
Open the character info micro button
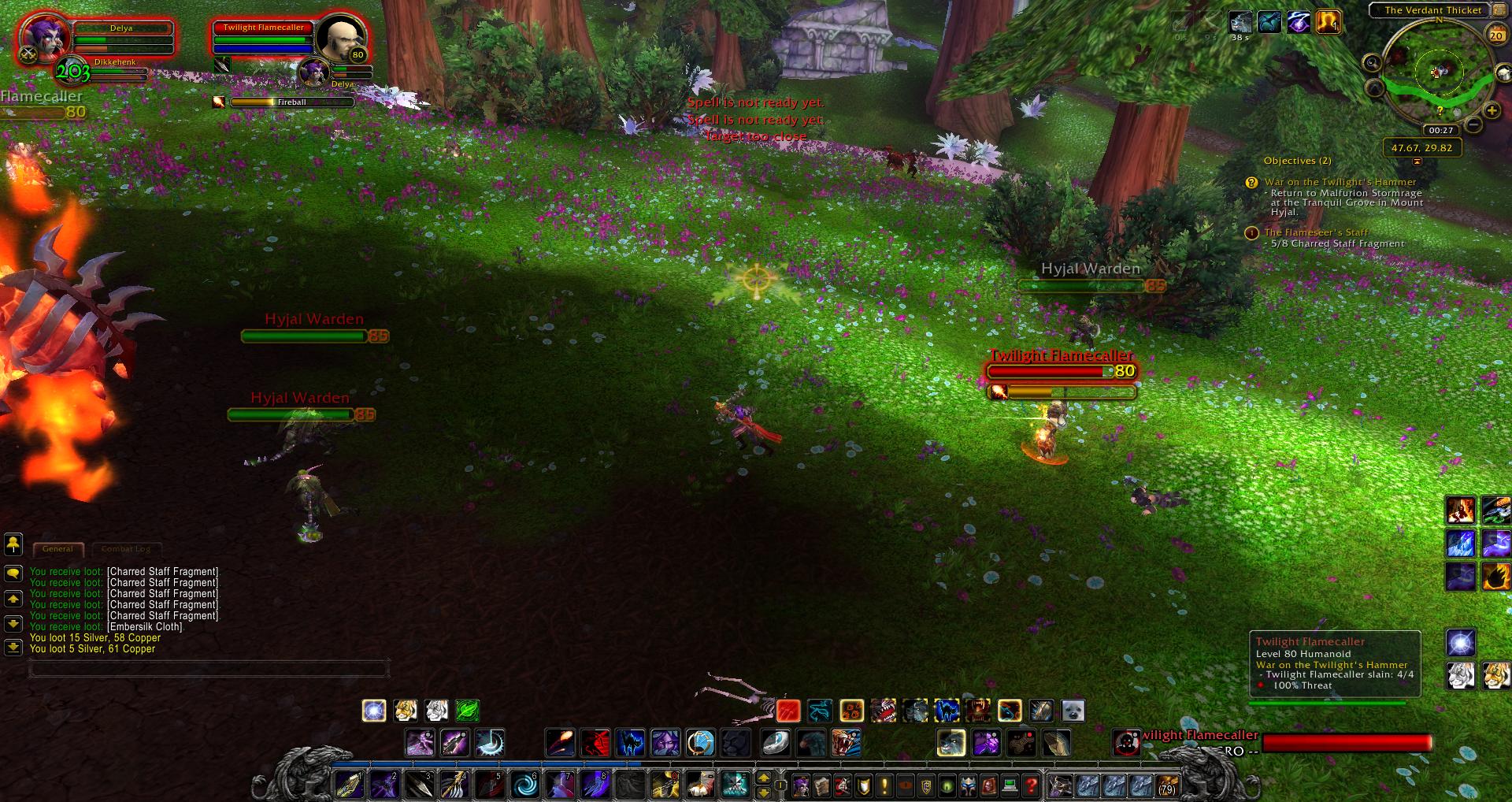click(x=801, y=785)
